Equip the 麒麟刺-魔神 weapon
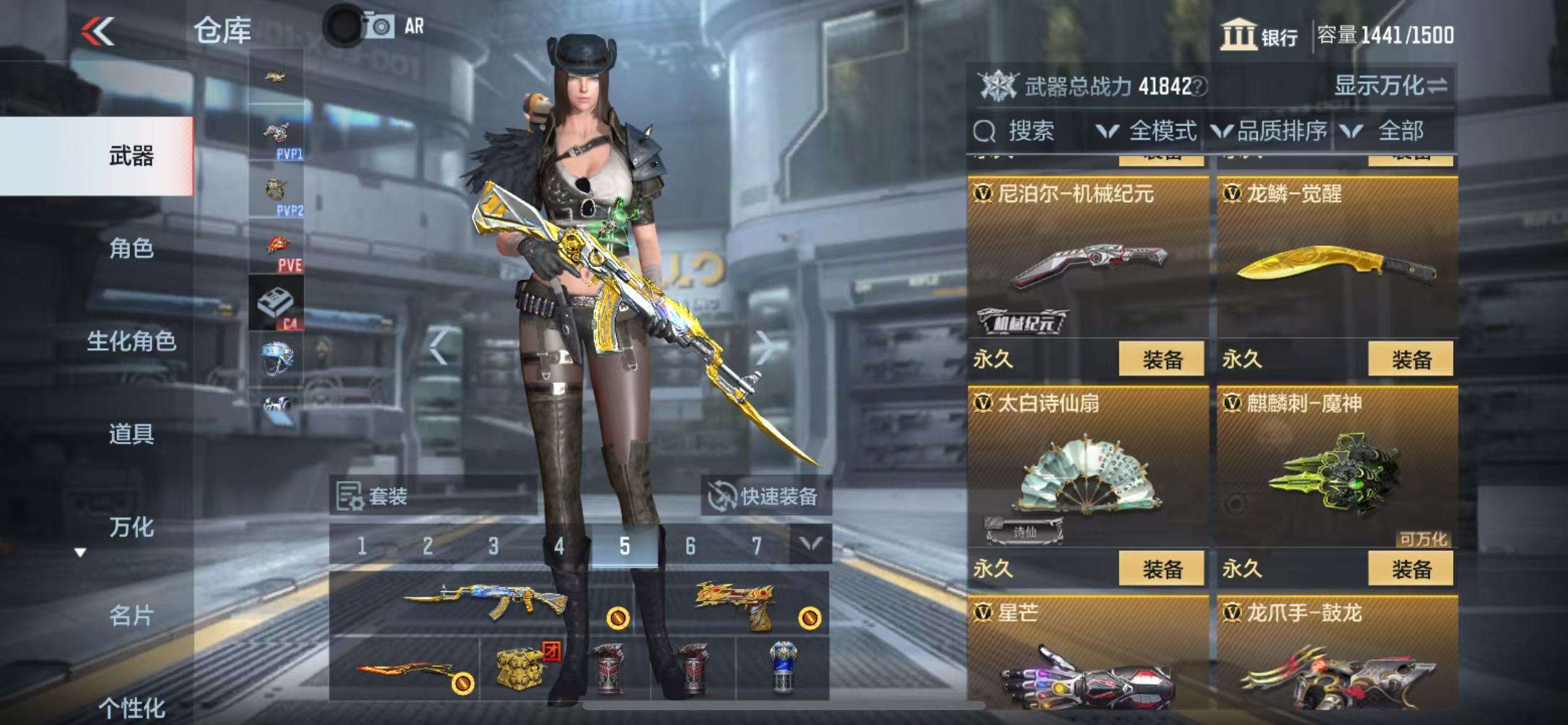Screen dimensions: 1568x725 pos(1410,568)
